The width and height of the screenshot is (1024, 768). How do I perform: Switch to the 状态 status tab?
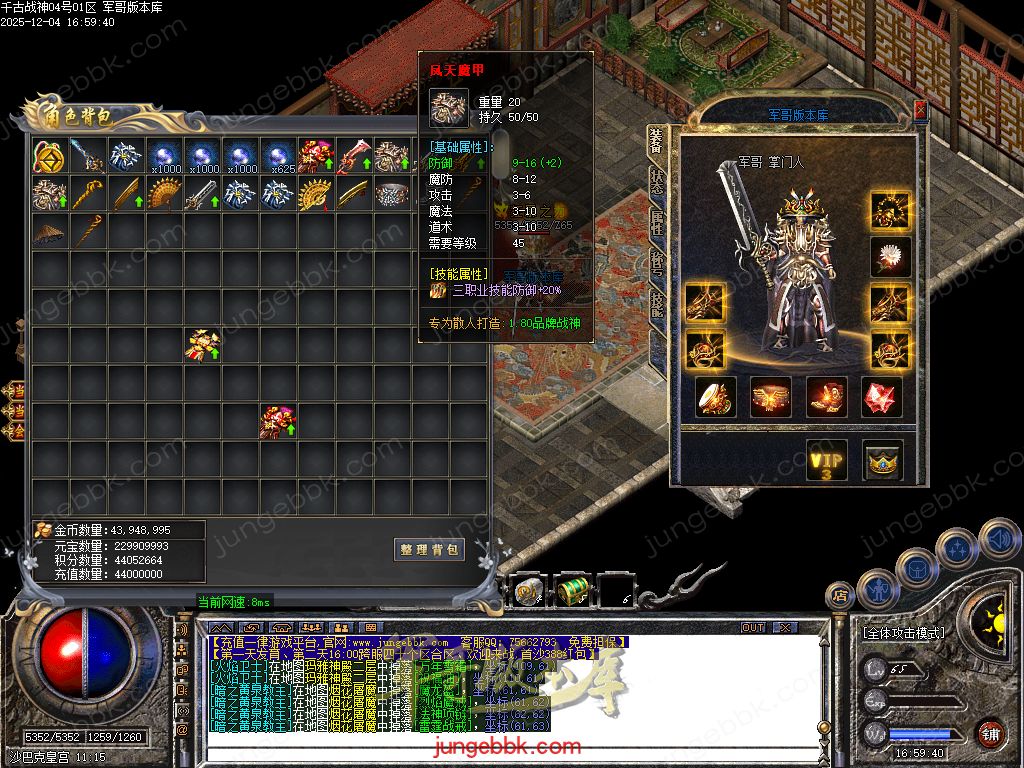(656, 181)
